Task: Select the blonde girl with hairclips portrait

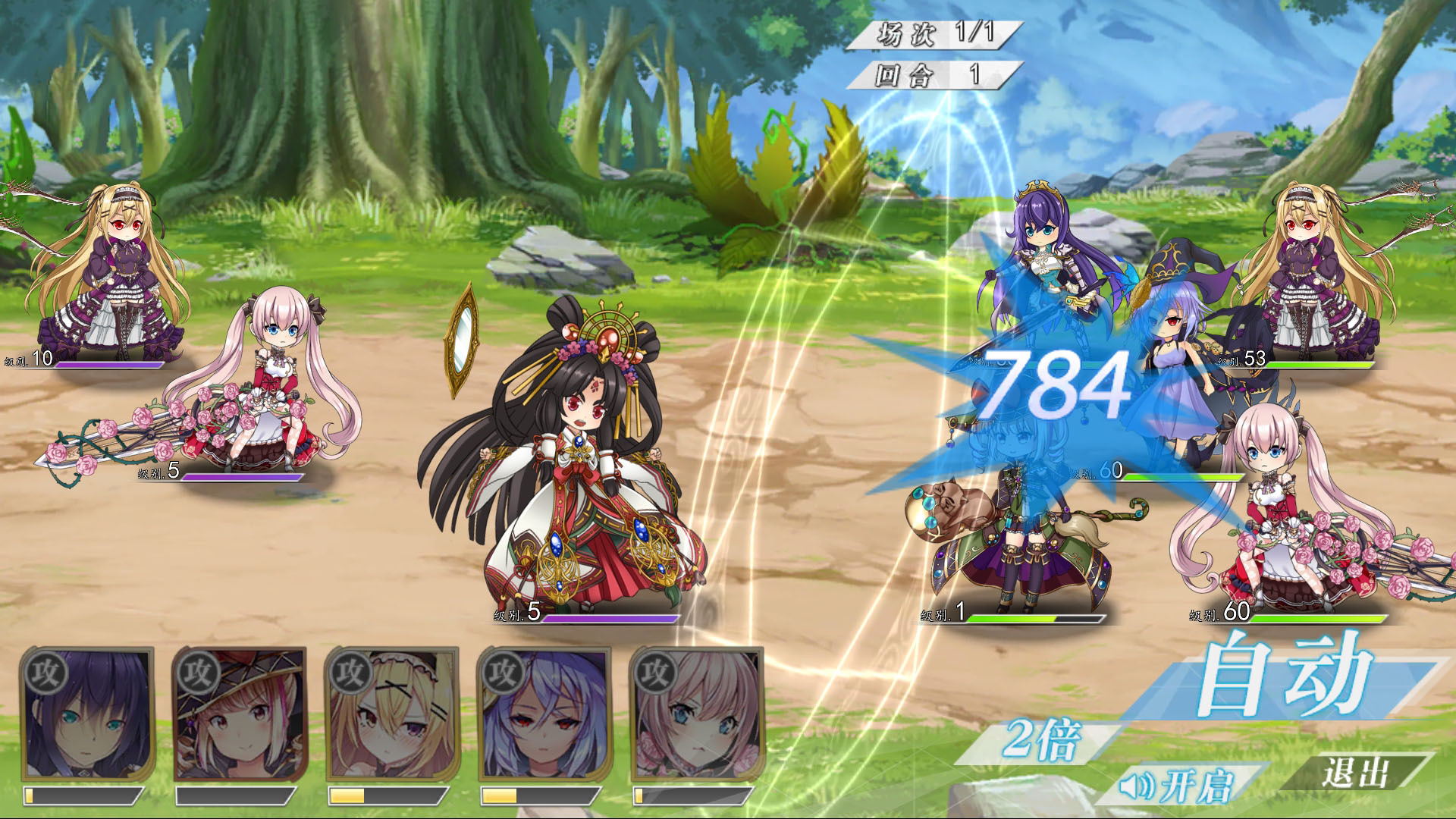Action: pyautogui.click(x=392, y=714)
